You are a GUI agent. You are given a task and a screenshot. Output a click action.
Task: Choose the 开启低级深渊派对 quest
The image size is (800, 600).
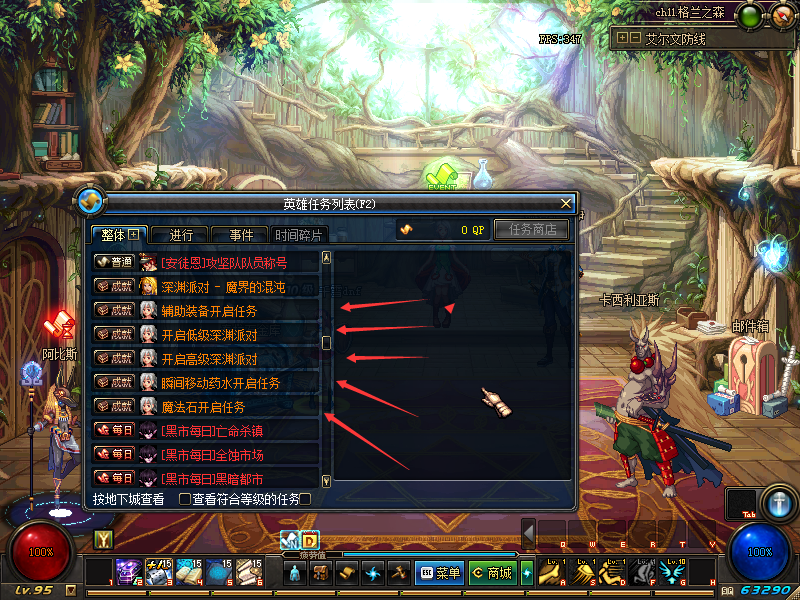tap(209, 335)
